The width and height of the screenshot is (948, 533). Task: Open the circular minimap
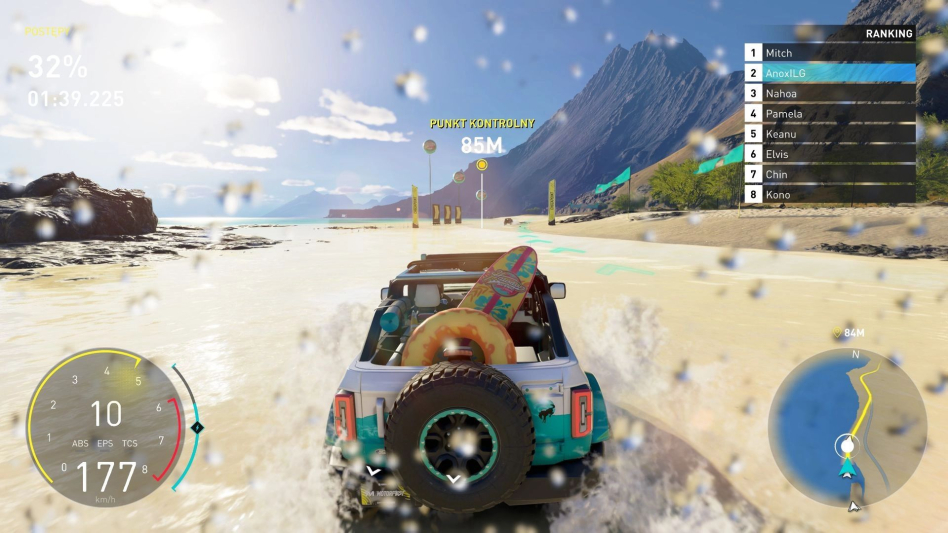[x=846, y=426]
